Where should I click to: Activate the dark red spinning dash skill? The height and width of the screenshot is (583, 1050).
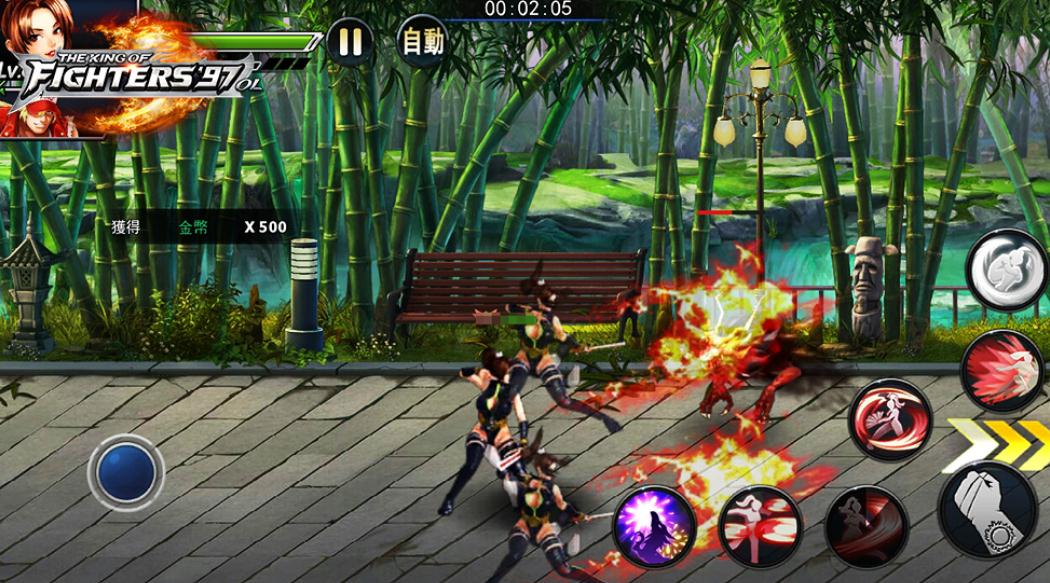[866, 526]
